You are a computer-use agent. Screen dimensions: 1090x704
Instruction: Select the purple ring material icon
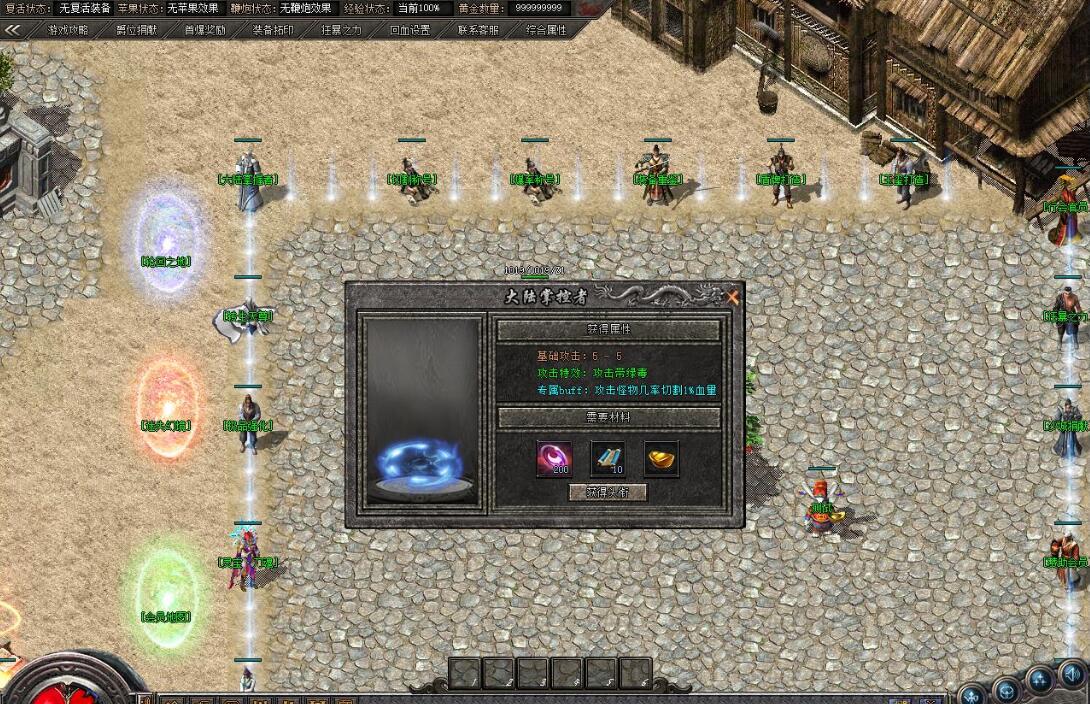tap(555, 458)
